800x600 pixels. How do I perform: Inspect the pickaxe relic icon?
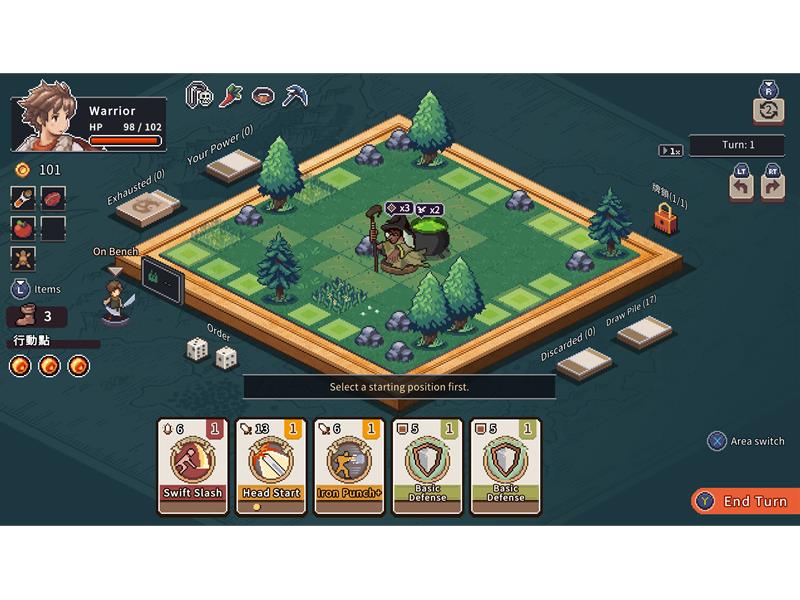295,96
